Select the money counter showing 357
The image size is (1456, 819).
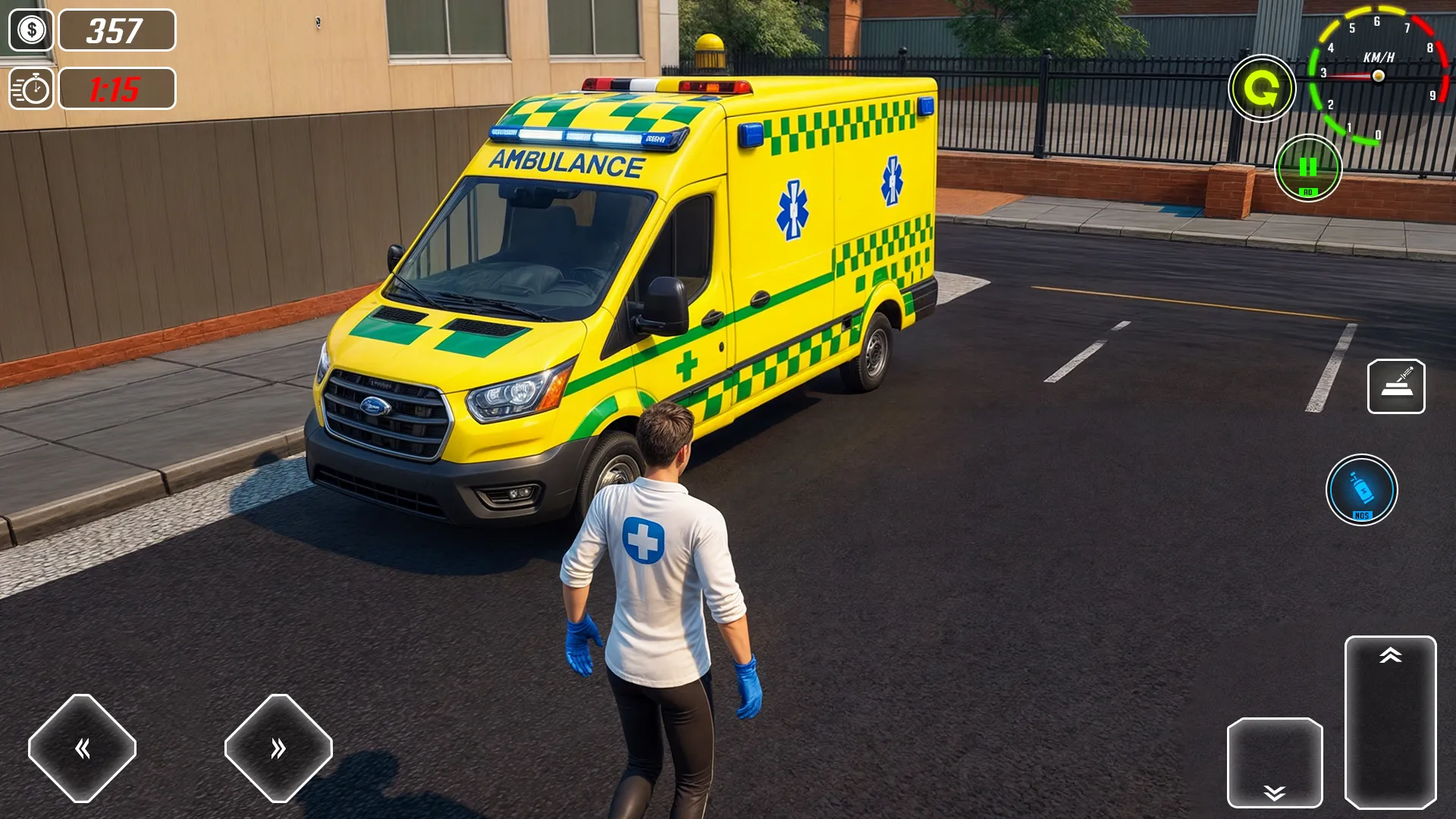tap(115, 31)
